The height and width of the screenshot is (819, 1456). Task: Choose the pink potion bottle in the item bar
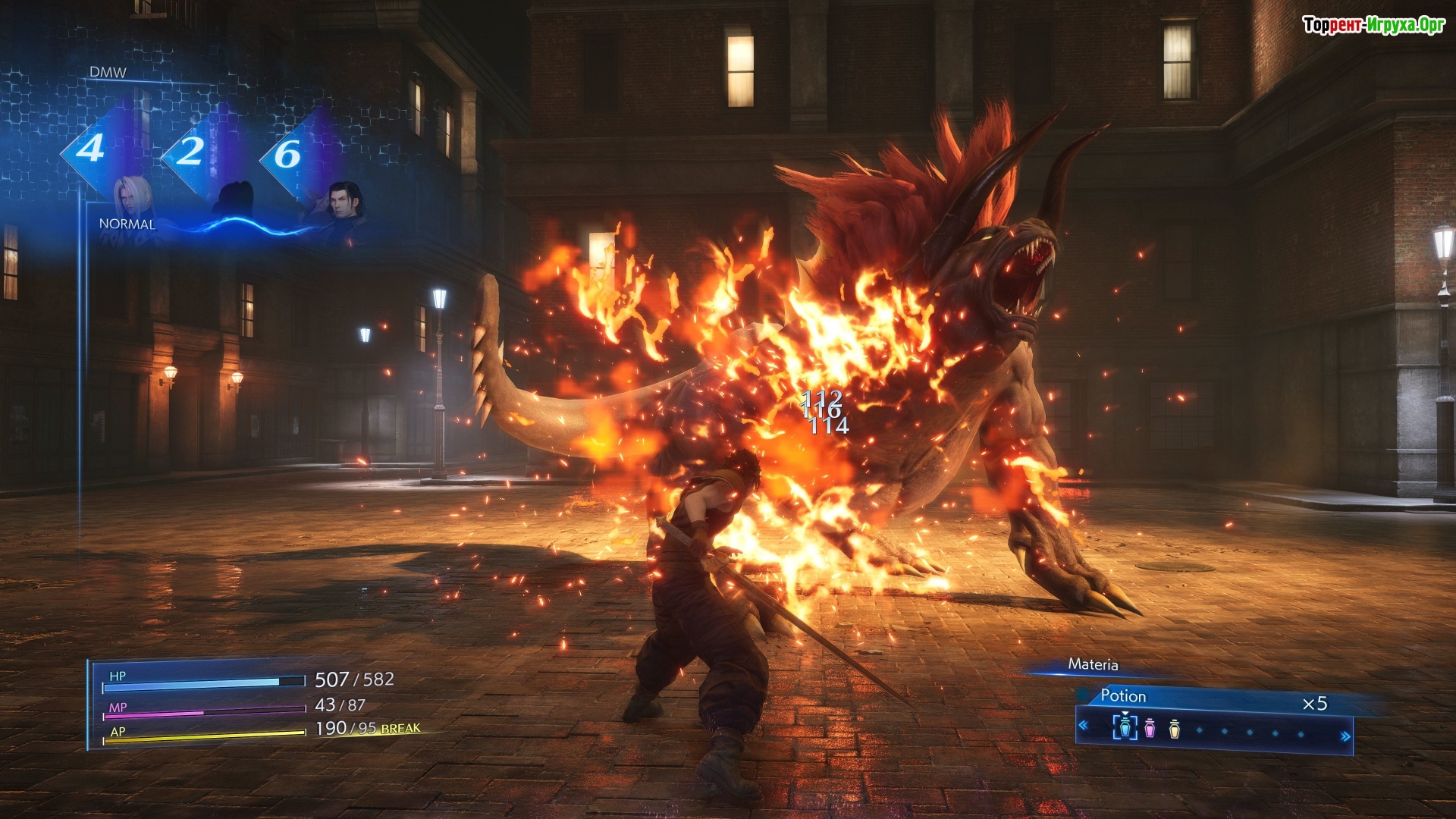(x=1150, y=728)
